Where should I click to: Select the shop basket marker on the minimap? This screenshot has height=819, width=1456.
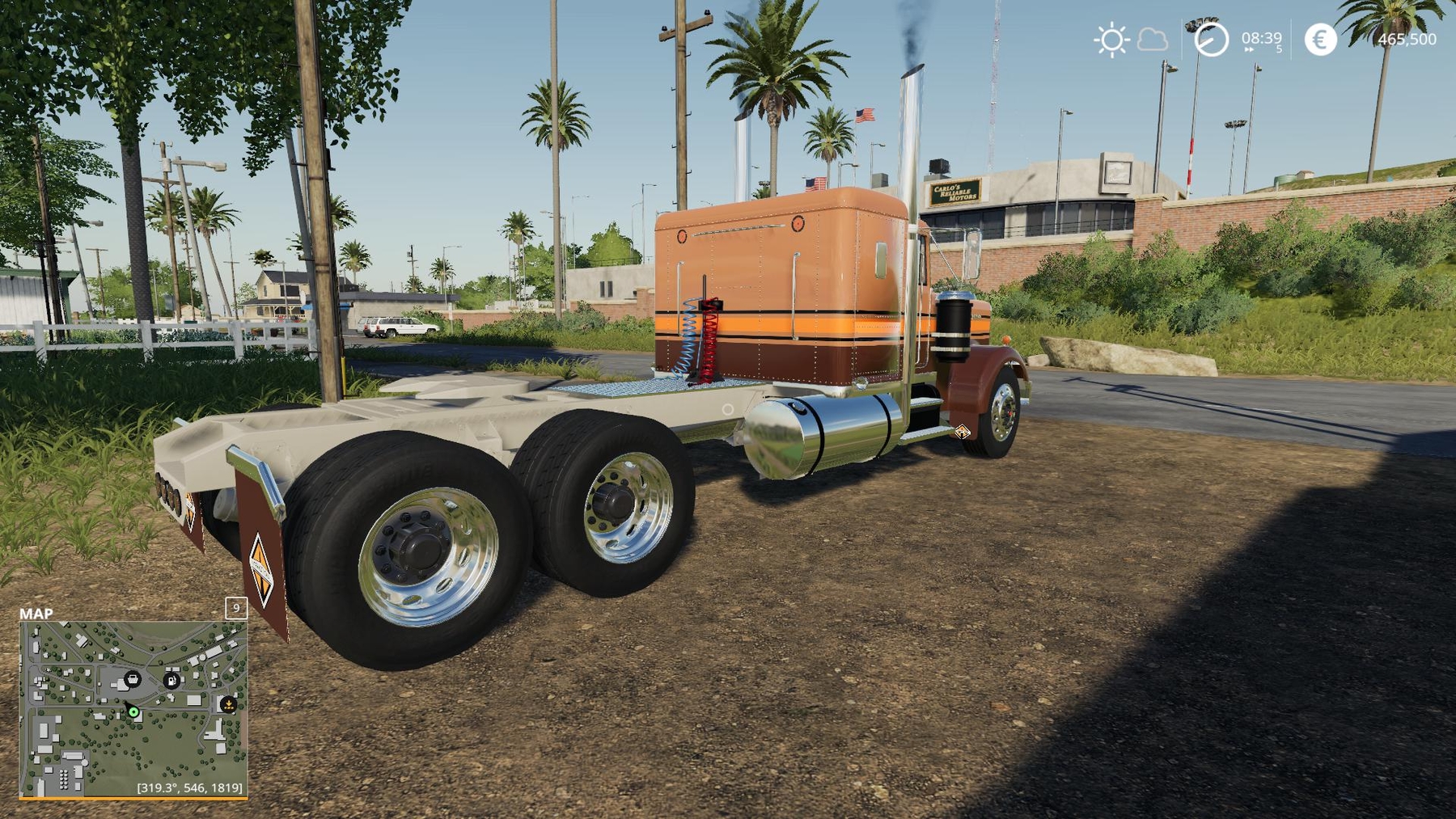click(x=133, y=679)
